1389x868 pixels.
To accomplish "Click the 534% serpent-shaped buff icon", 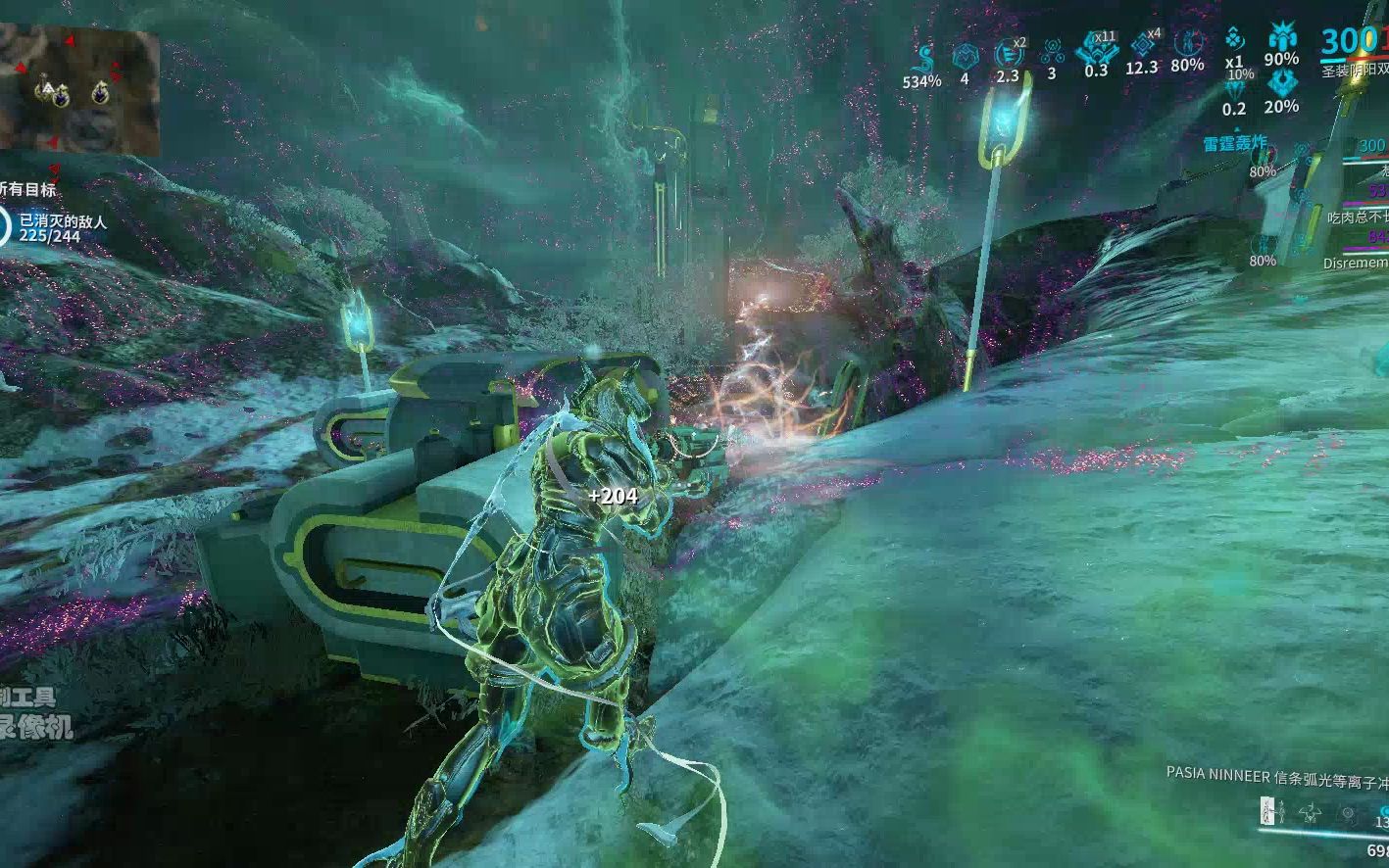I will pos(921,56).
